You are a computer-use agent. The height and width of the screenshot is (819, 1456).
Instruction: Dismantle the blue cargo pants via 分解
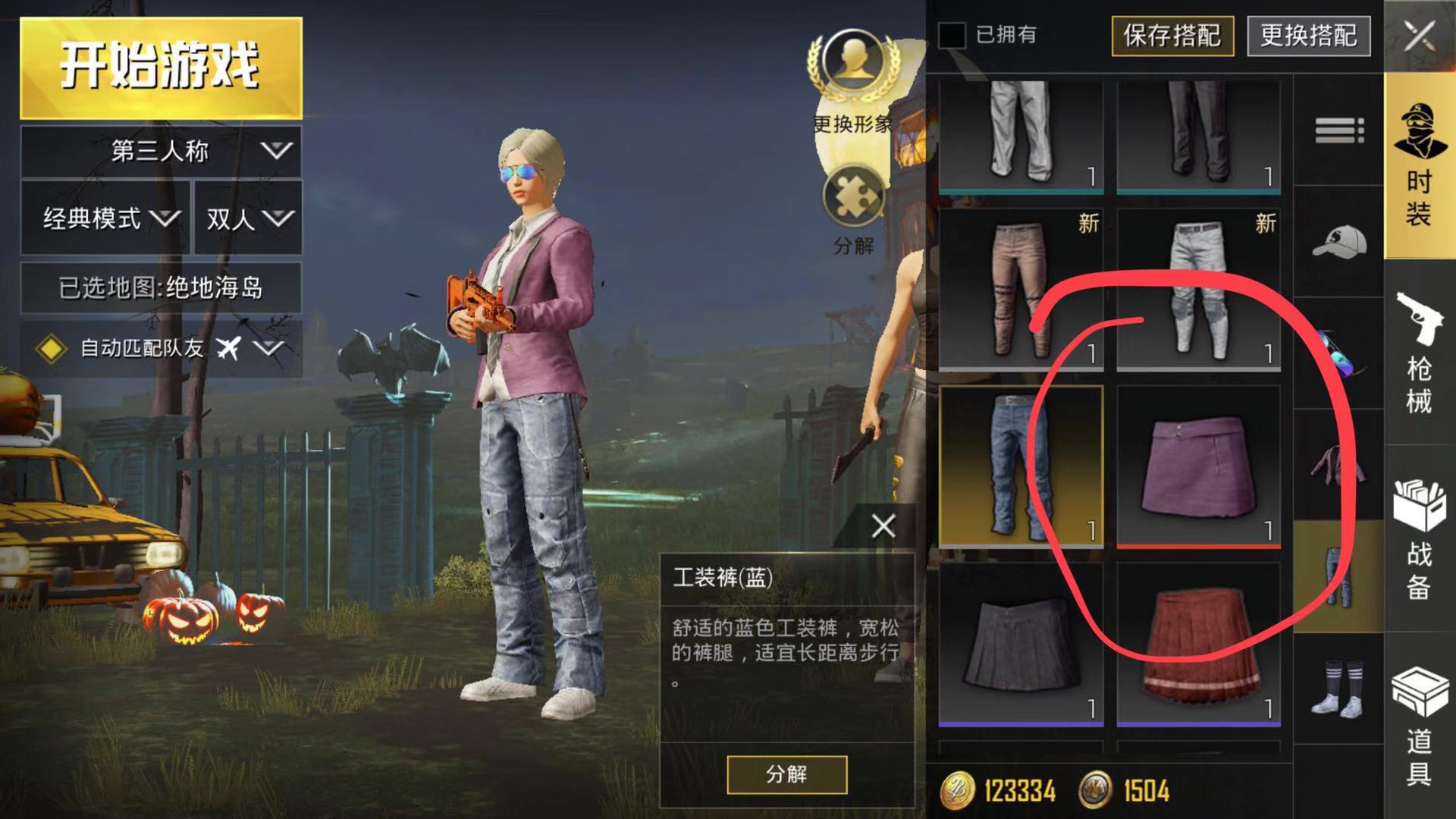[786, 774]
